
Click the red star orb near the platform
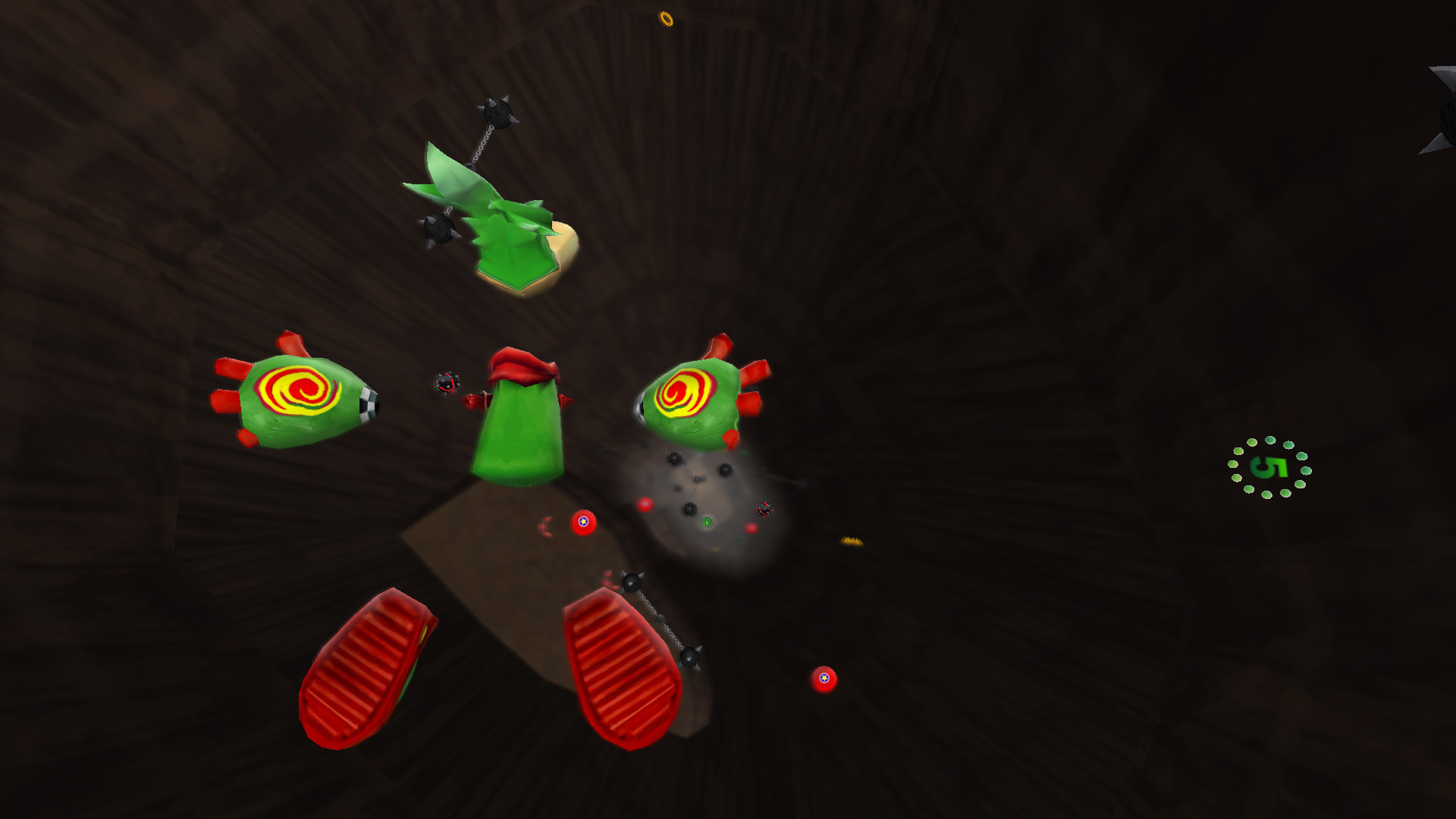(582, 522)
